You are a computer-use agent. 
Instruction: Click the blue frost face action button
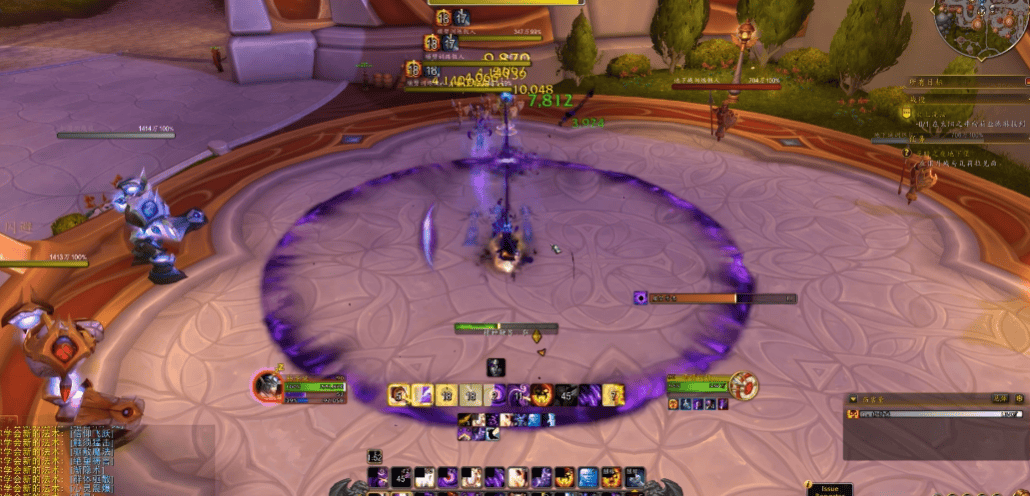point(587,478)
